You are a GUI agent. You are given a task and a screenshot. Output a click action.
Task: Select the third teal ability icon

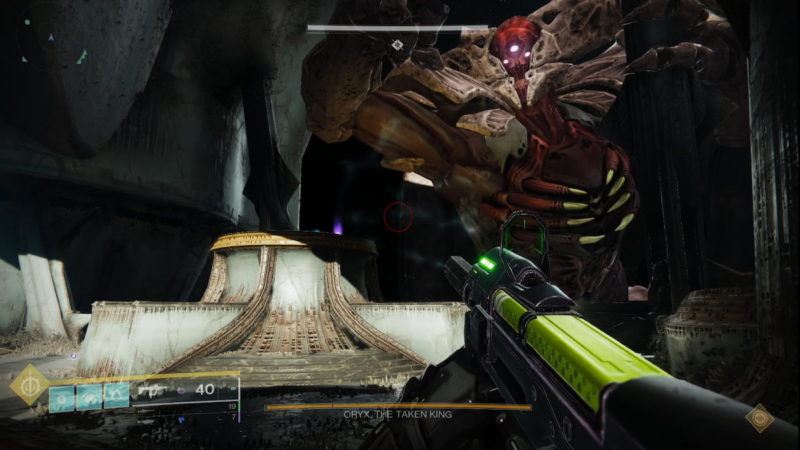(x=117, y=395)
